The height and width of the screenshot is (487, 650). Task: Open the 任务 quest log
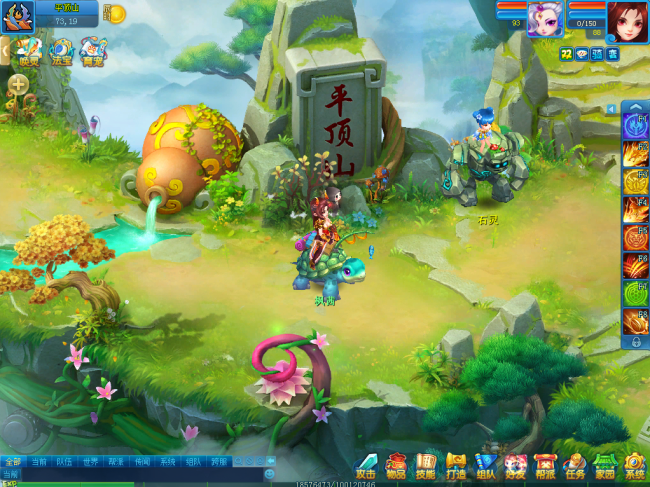click(575, 465)
